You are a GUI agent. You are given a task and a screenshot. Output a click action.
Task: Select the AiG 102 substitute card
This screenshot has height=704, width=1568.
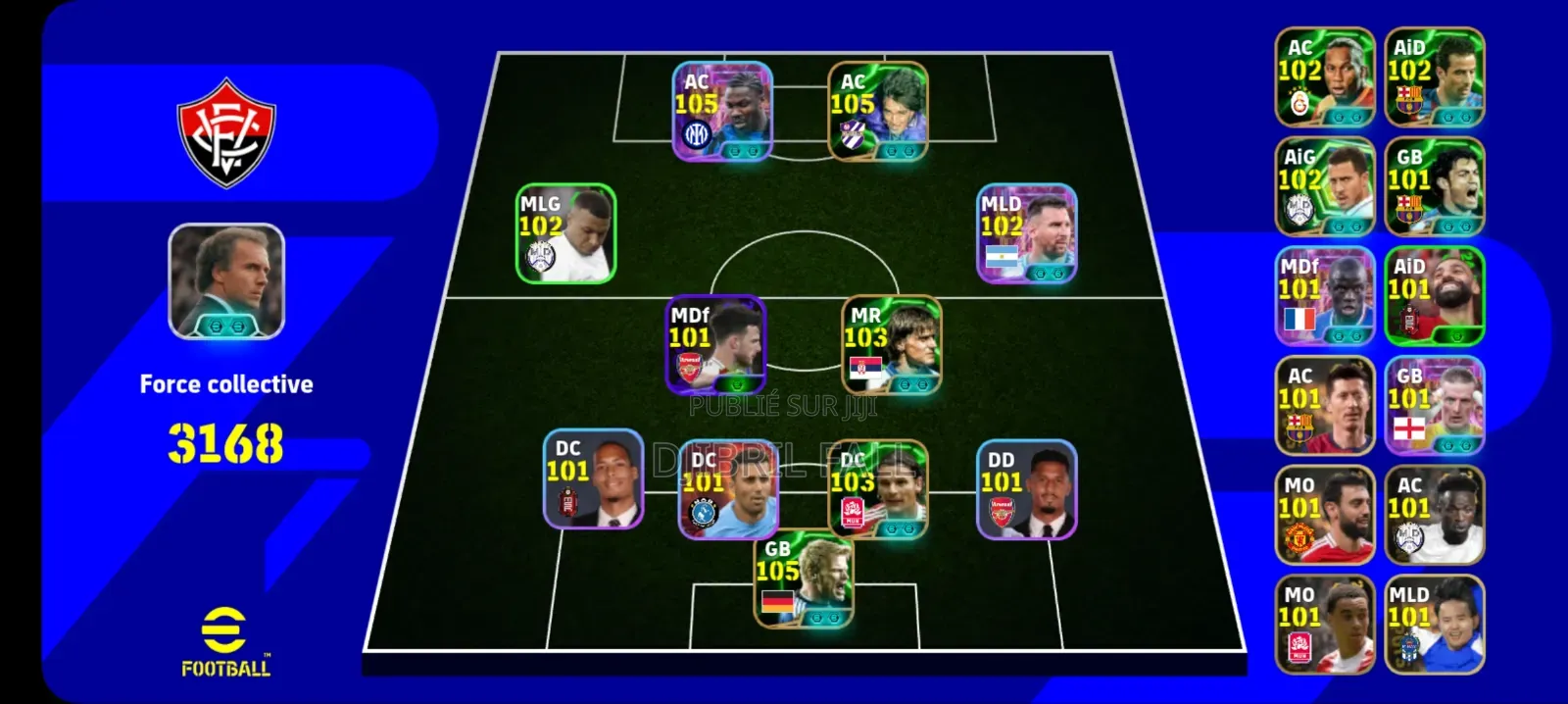coord(1324,186)
